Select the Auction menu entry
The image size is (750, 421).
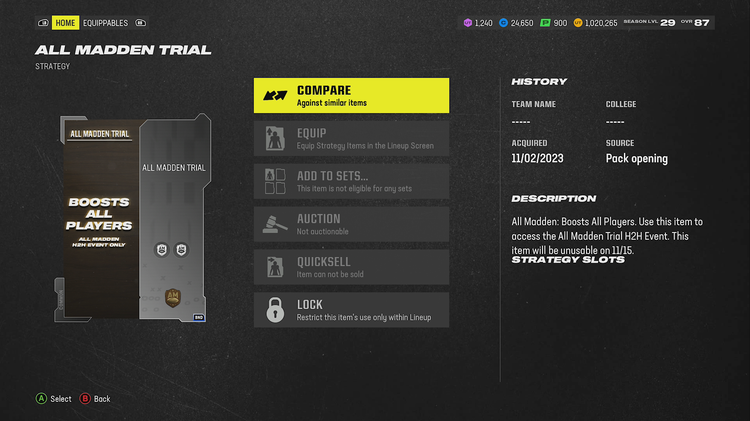click(351, 224)
